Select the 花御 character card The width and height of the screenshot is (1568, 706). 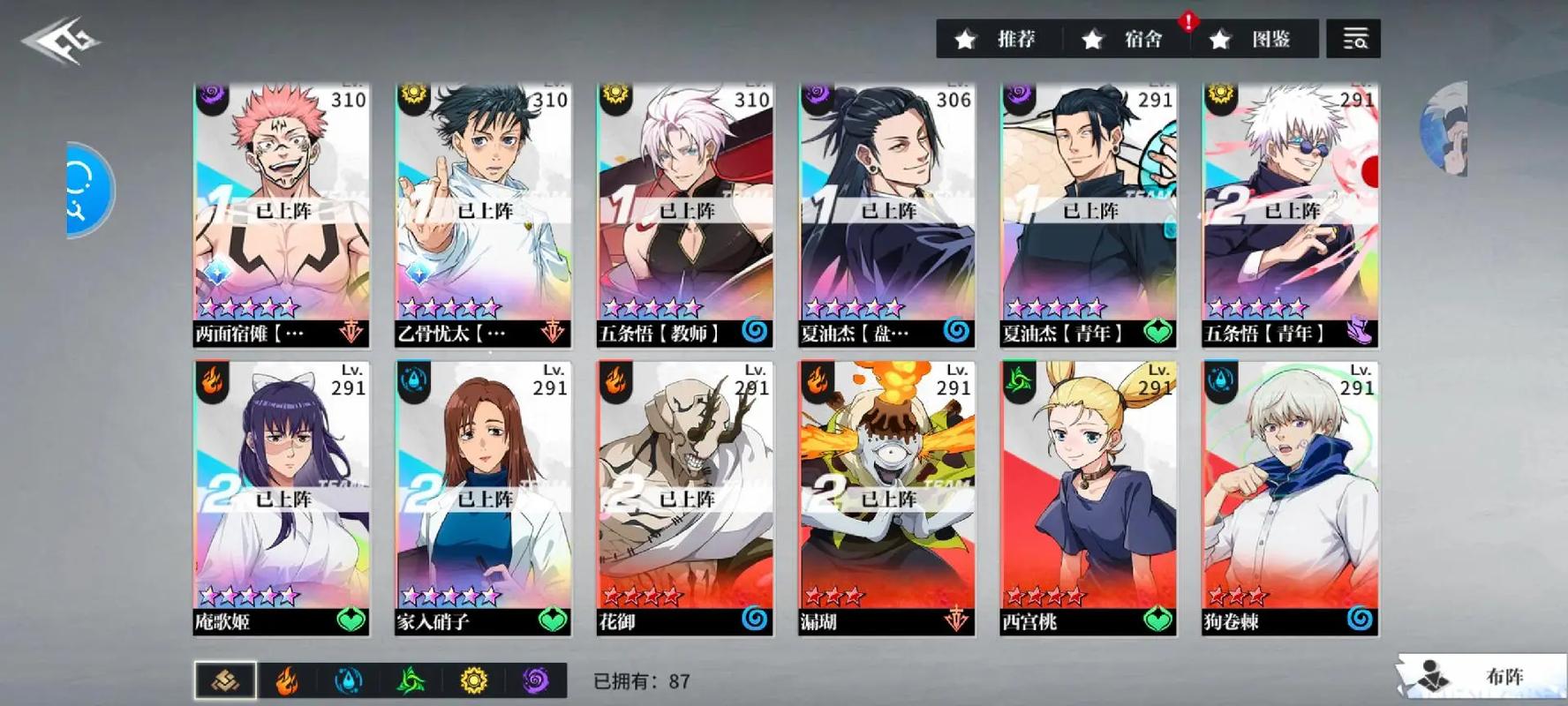tap(685, 498)
